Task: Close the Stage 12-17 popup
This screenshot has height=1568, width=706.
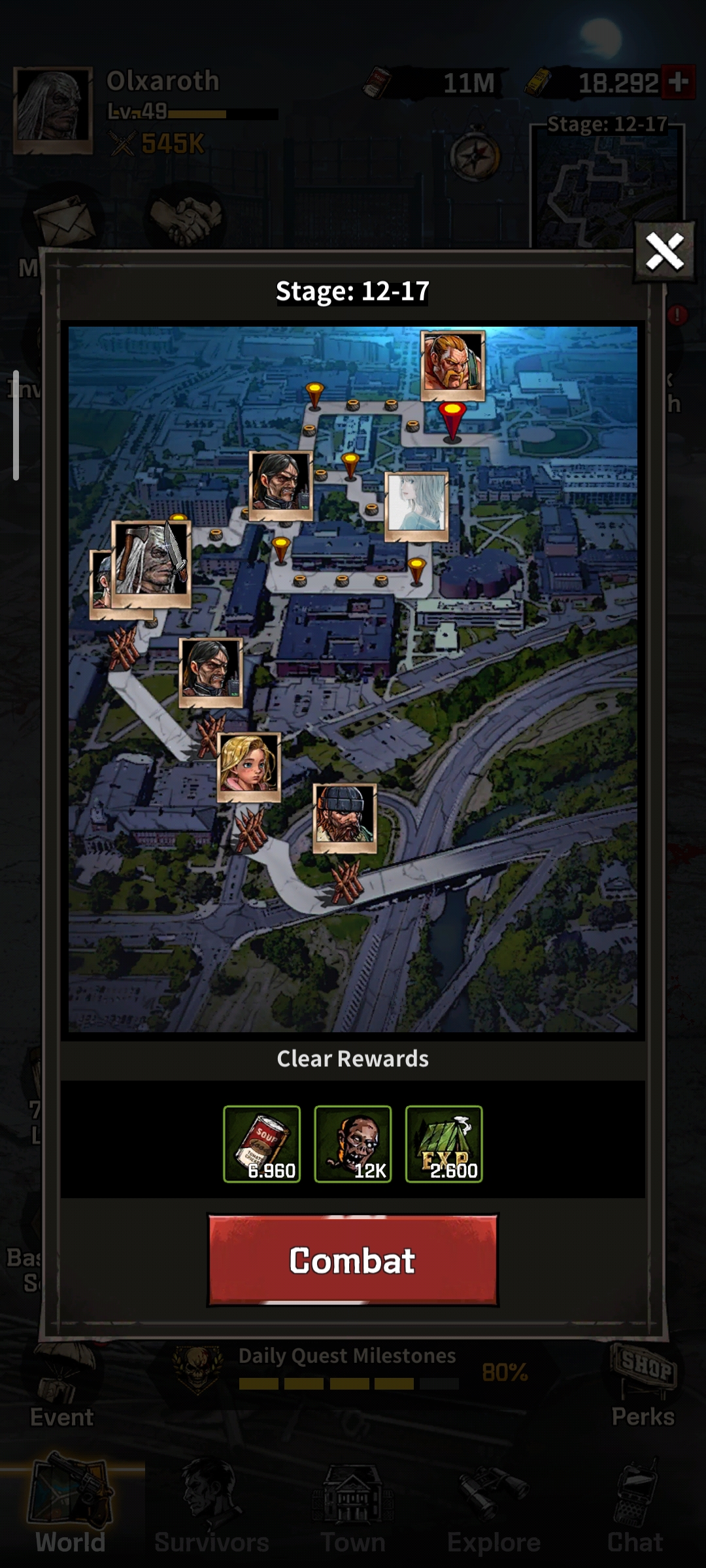Action: coord(664,252)
